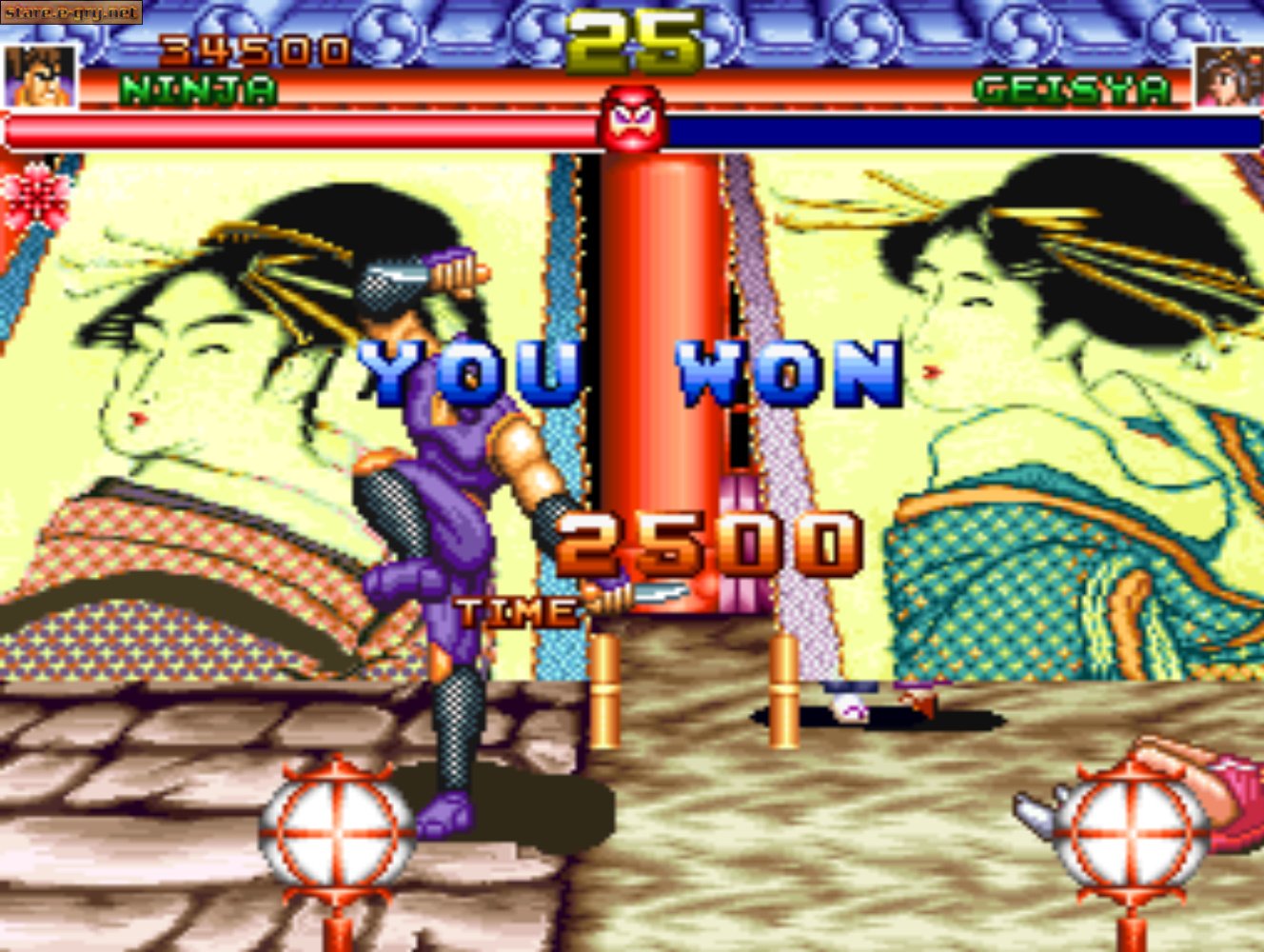Expand the TIME bonus label
1264x952 pixels.
pyautogui.click(x=514, y=610)
